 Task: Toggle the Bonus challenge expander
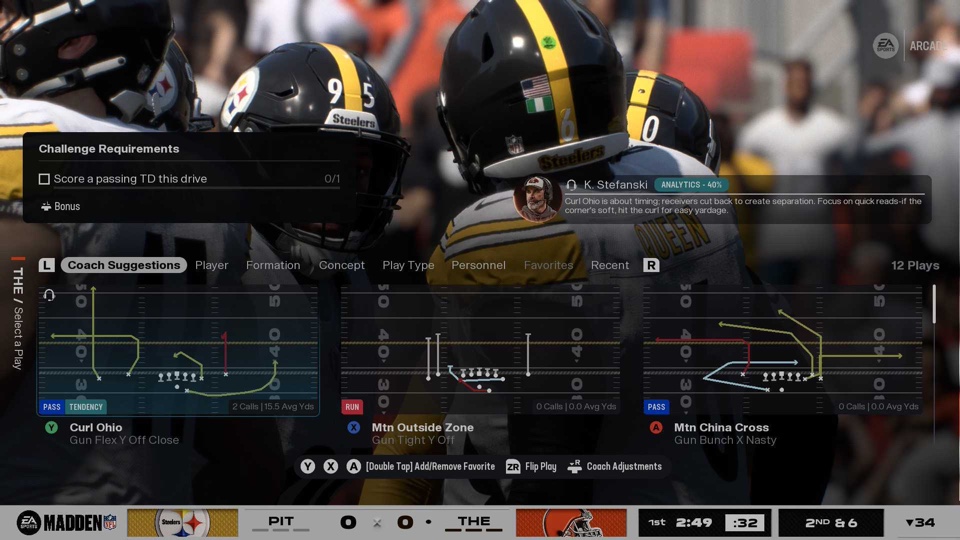[x=60, y=206]
